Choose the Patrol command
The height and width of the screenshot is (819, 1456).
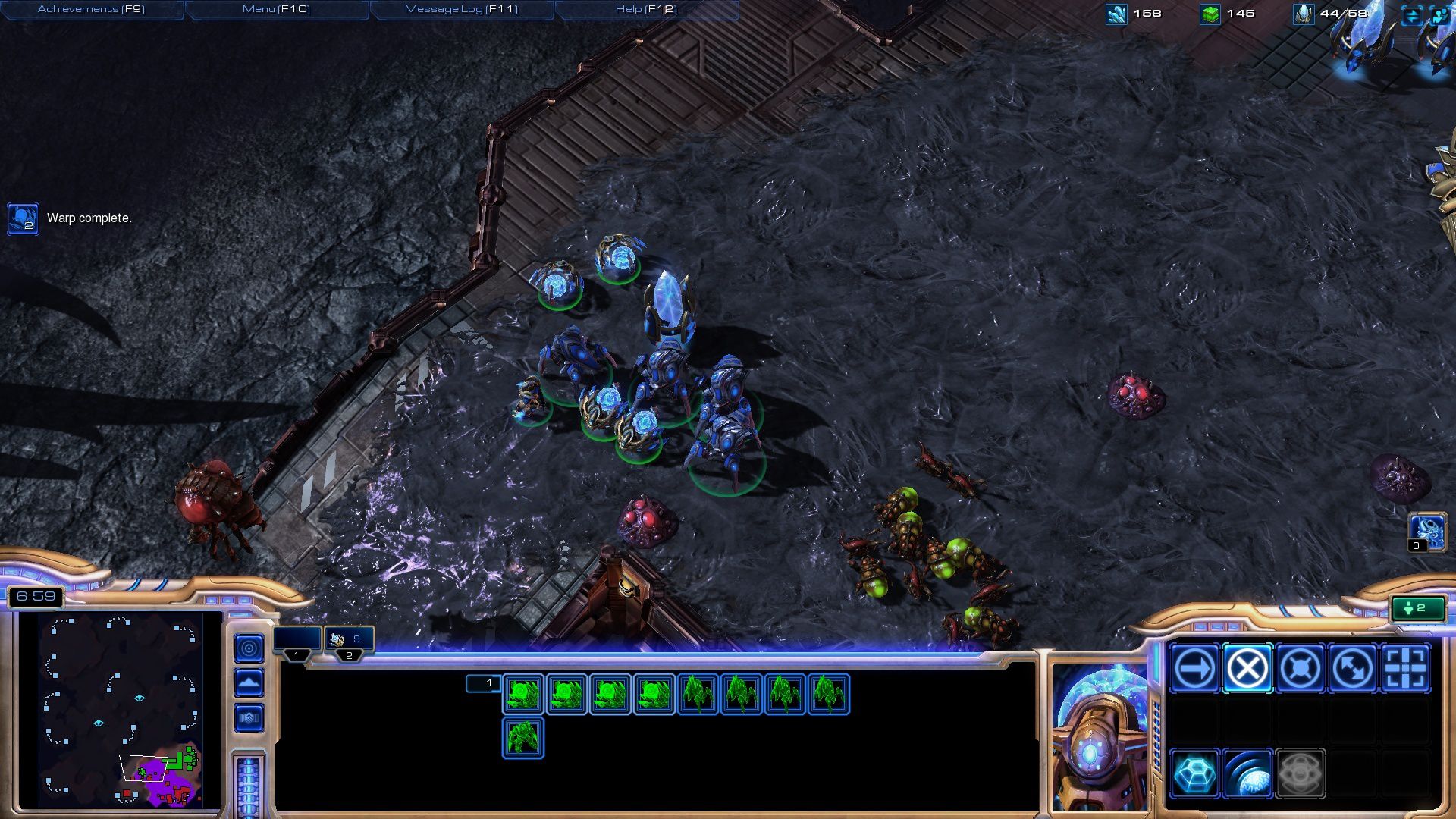pyautogui.click(x=1353, y=668)
